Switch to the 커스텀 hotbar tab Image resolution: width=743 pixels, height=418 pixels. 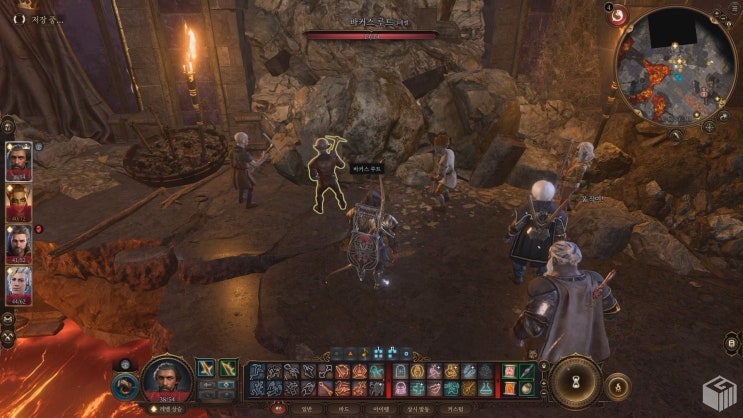point(455,408)
